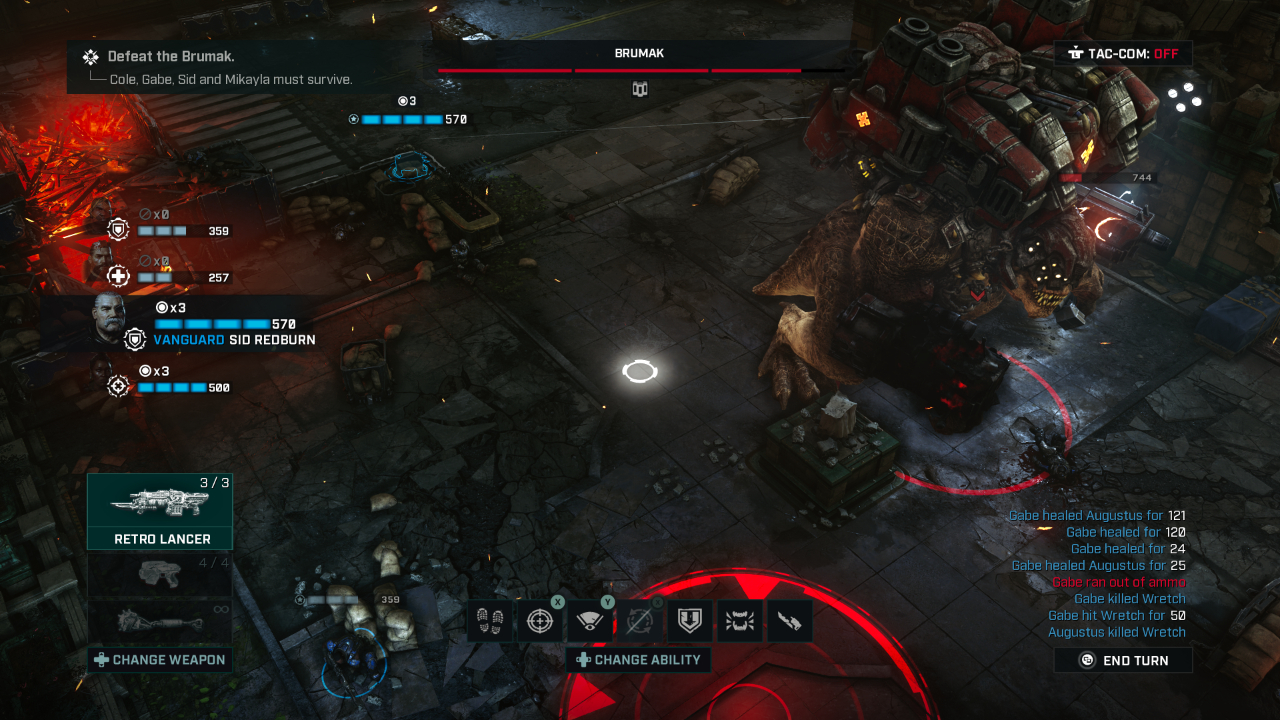Activate the crosshair shoot ability
1280x720 pixels.
click(x=539, y=621)
